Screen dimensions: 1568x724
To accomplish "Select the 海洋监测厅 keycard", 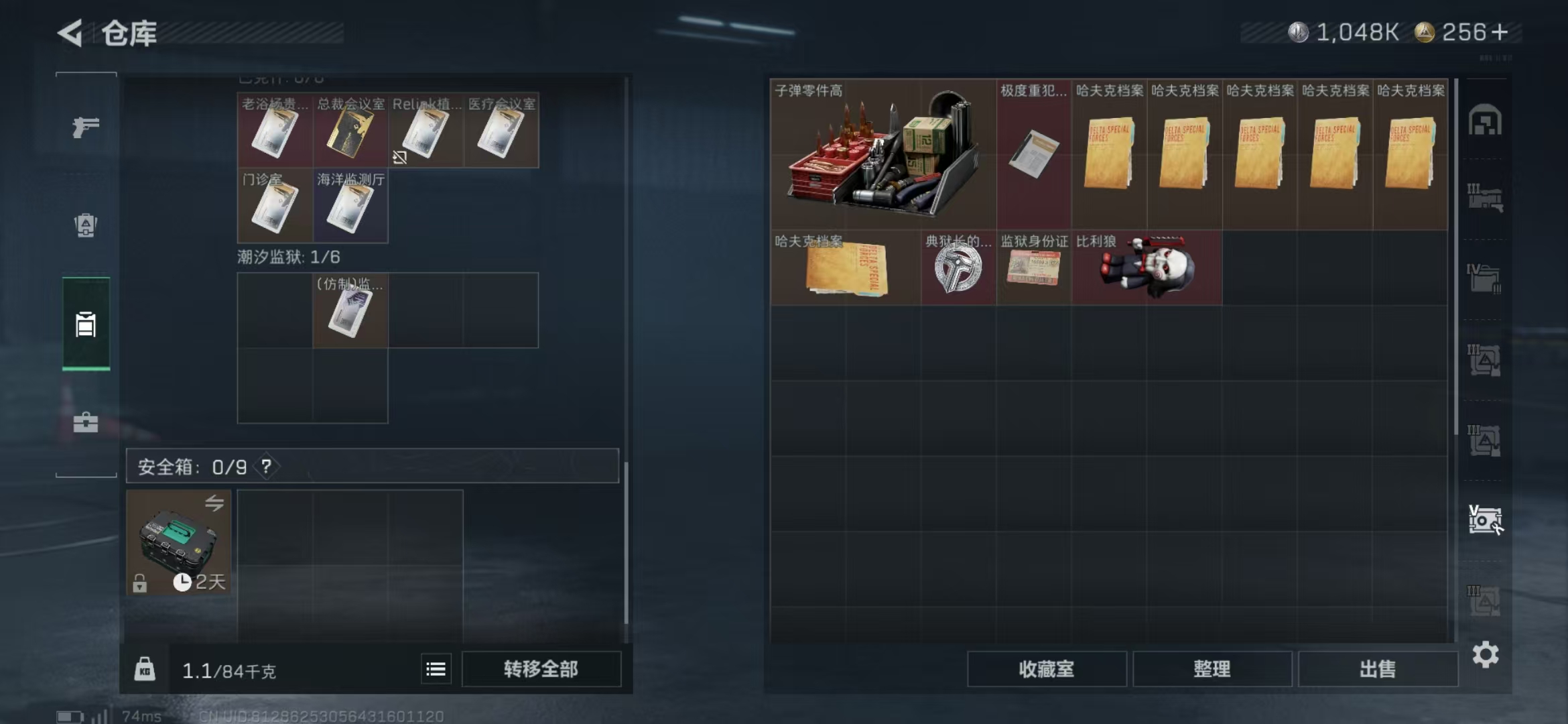I will coord(350,206).
